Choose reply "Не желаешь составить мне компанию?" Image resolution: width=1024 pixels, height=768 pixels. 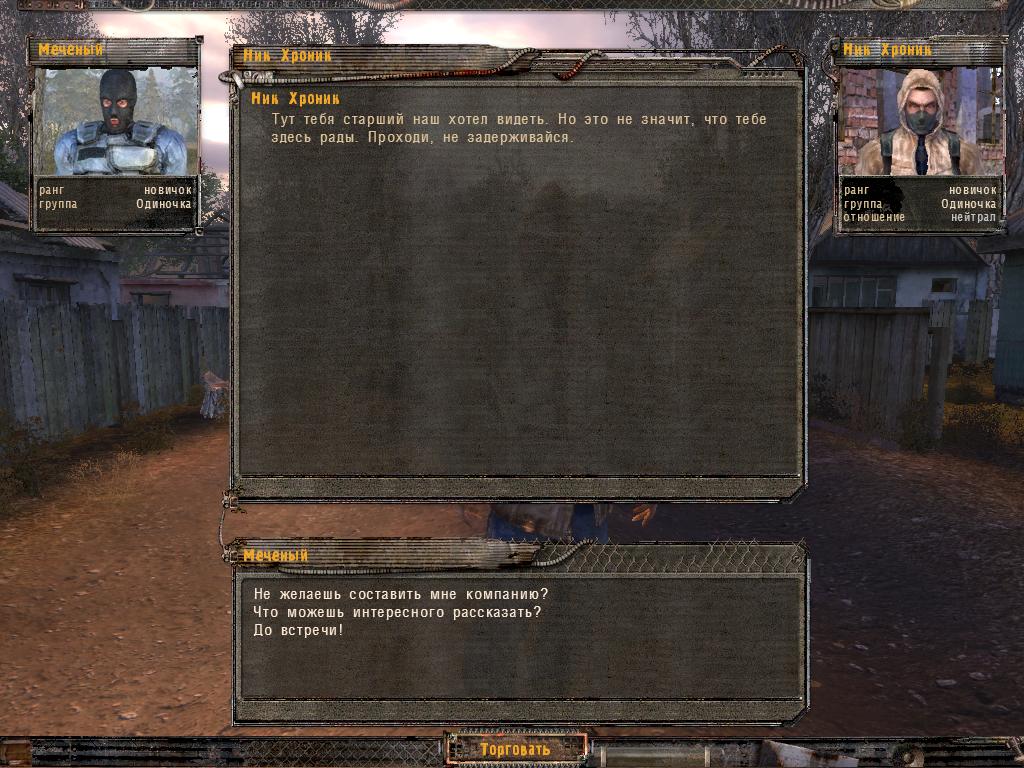[x=401, y=594]
